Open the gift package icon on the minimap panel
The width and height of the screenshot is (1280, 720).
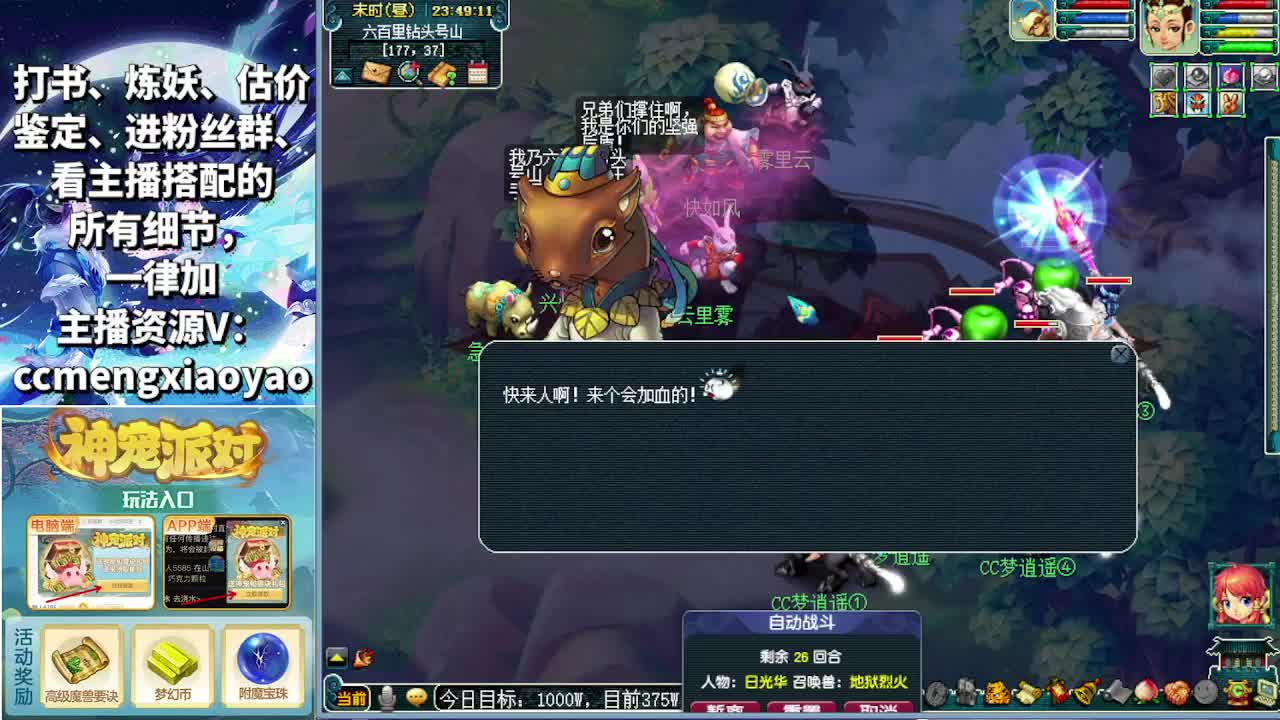(442, 72)
